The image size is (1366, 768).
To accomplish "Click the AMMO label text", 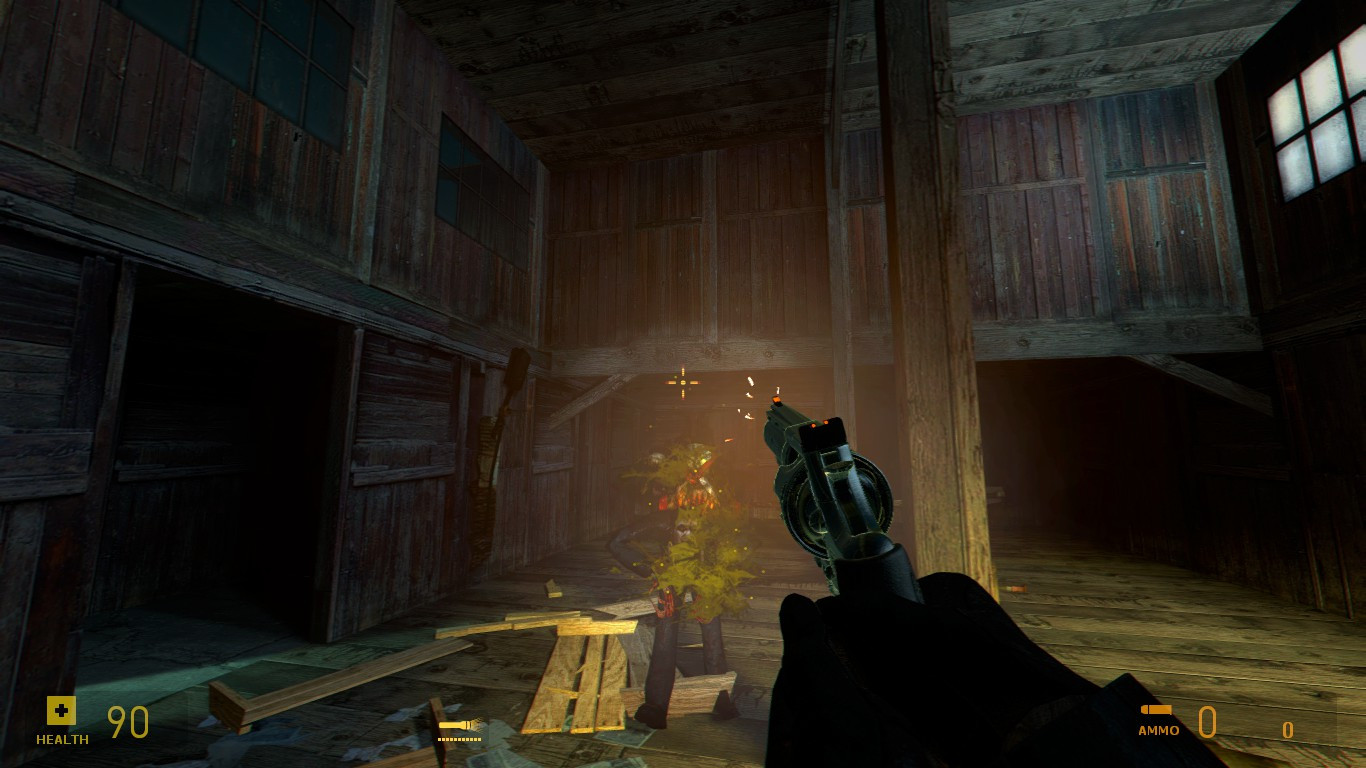I will coord(1157,731).
